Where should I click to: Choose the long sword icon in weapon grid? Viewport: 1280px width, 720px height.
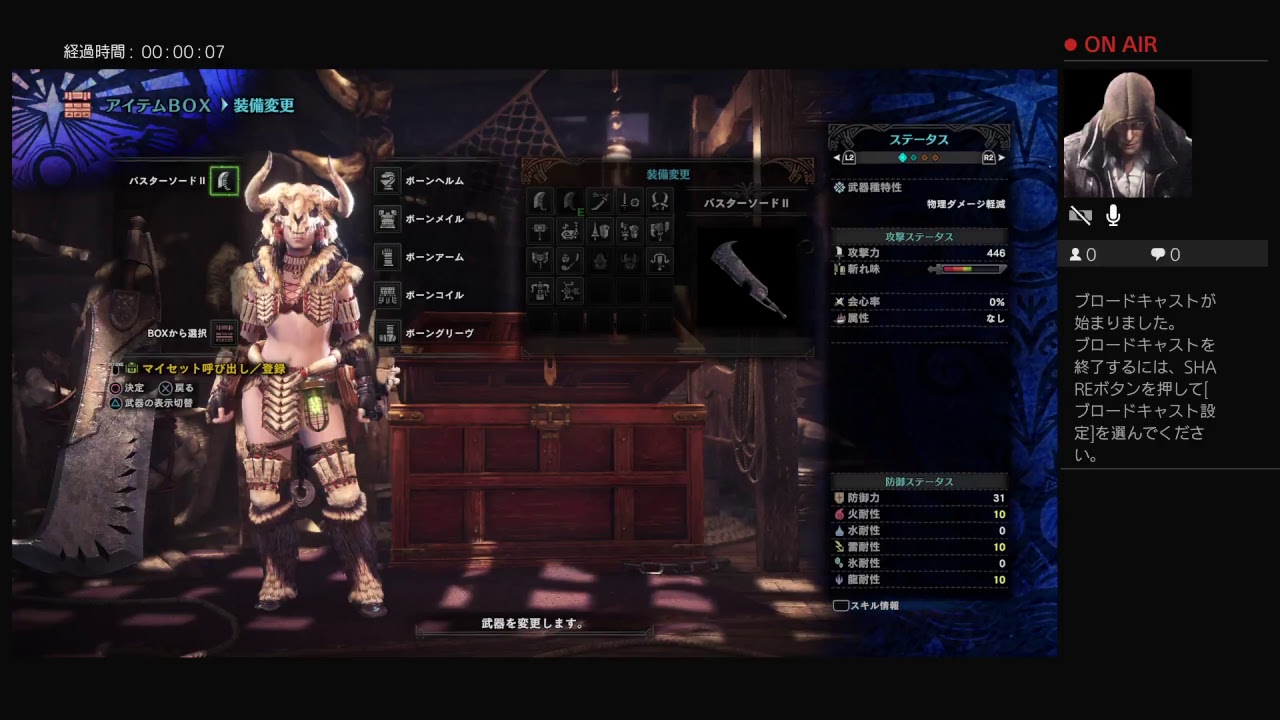point(600,202)
